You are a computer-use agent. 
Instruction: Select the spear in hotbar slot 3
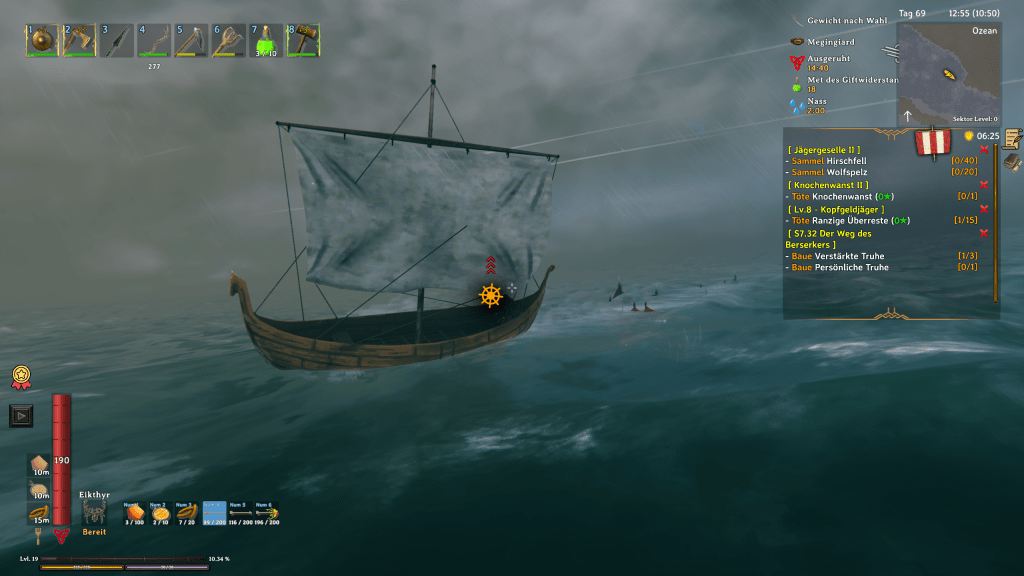117,40
